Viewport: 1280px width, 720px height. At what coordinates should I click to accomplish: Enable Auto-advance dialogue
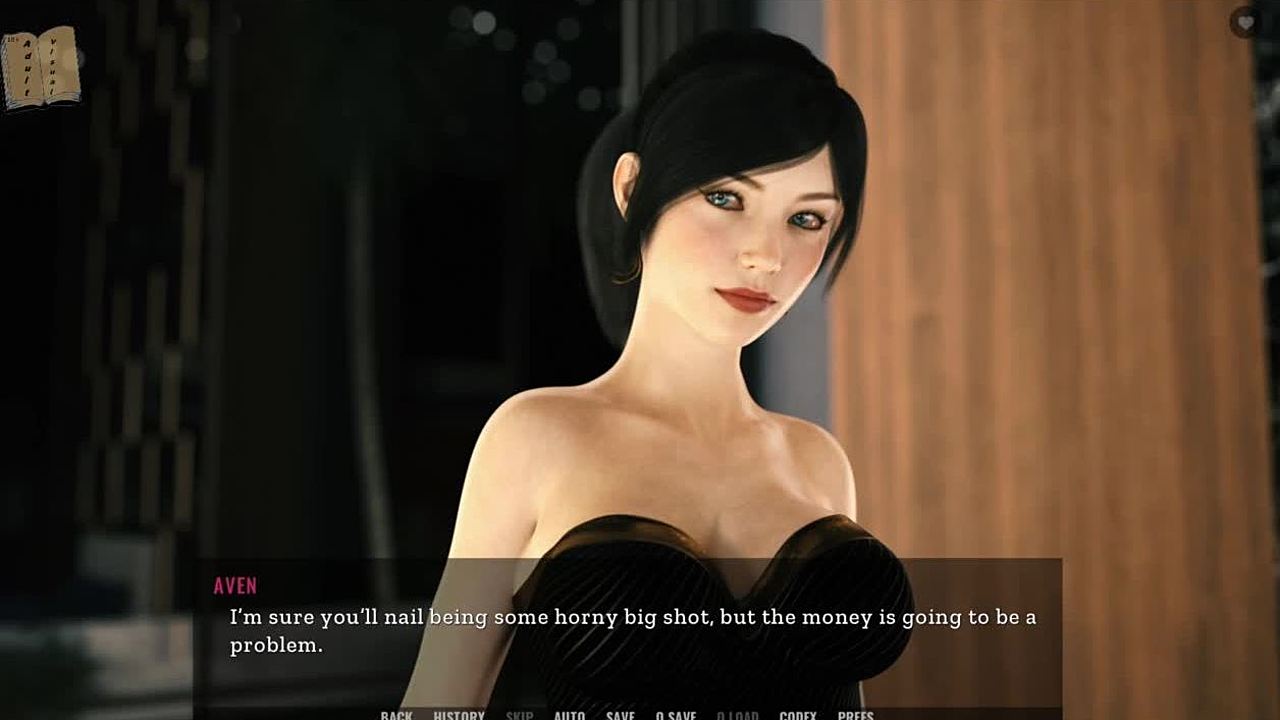(x=569, y=715)
